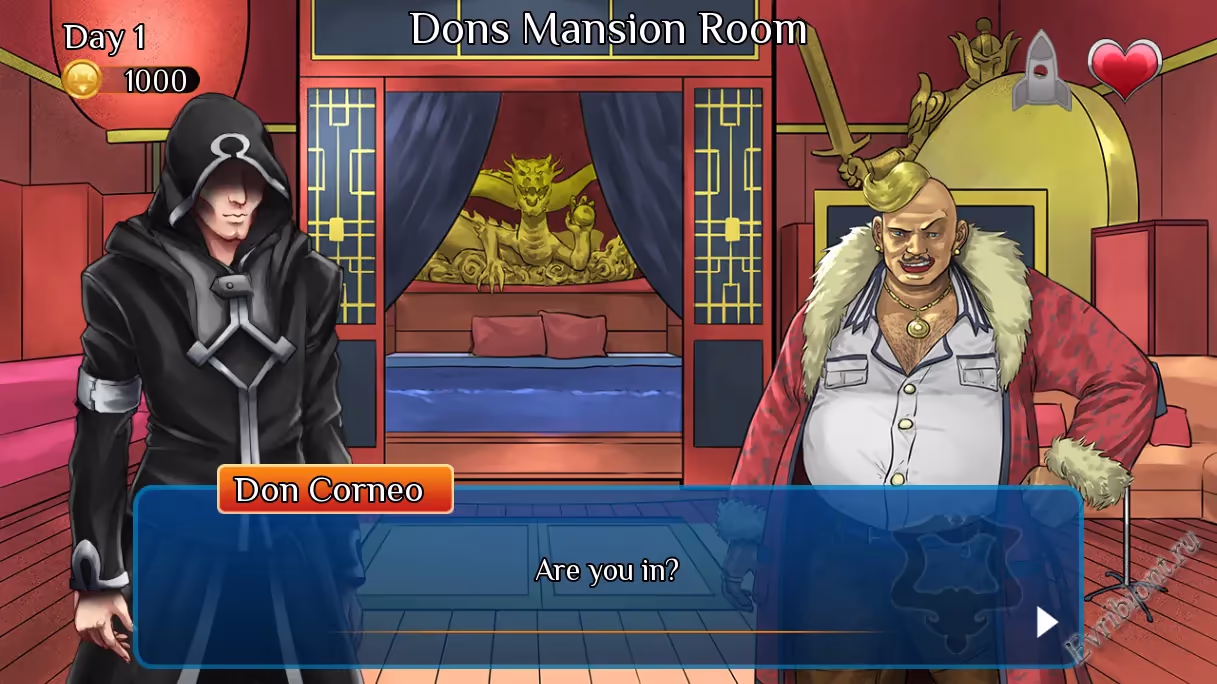
Task: Open the red heart icon
Action: 1125,69
